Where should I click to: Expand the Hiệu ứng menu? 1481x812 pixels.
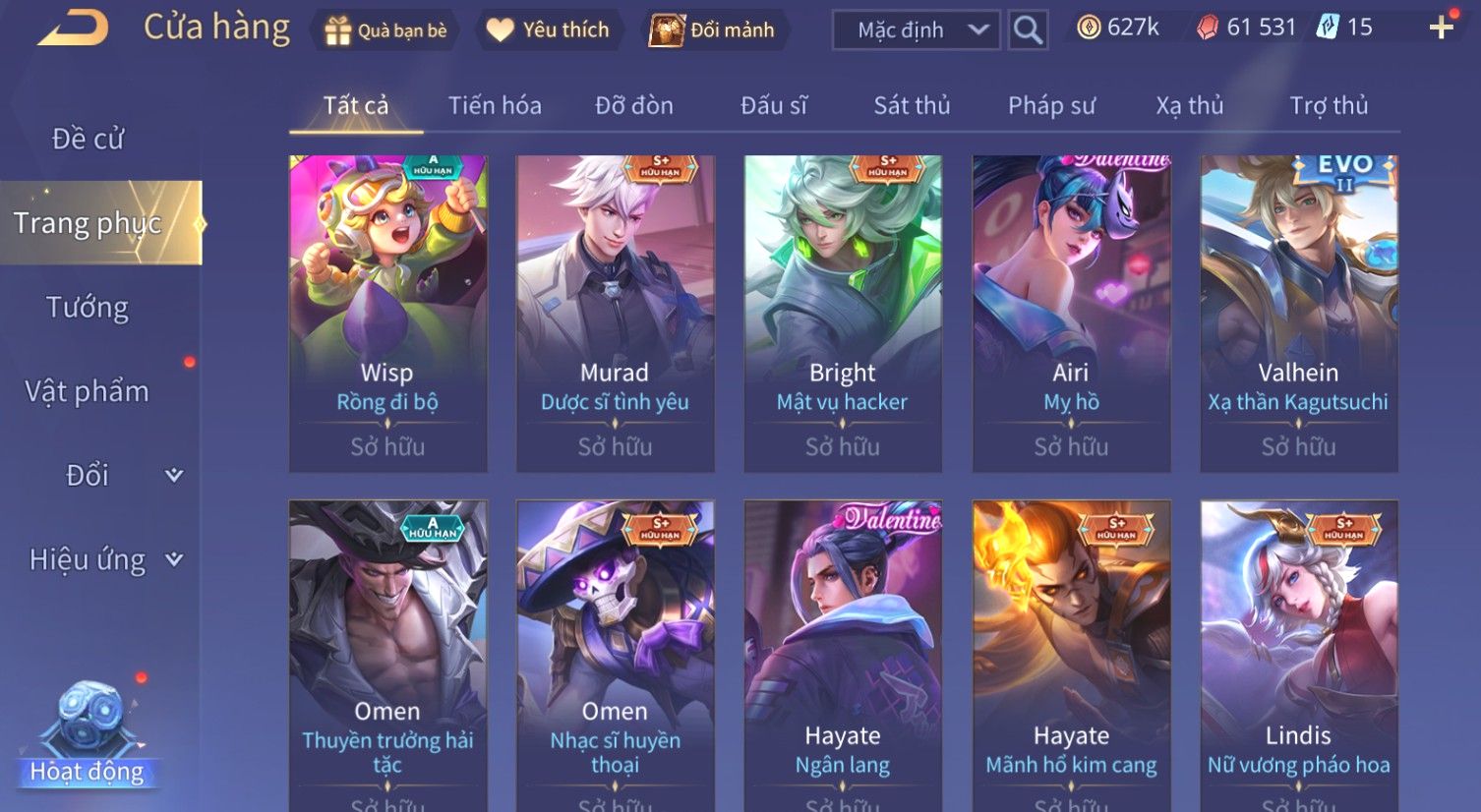click(x=105, y=559)
